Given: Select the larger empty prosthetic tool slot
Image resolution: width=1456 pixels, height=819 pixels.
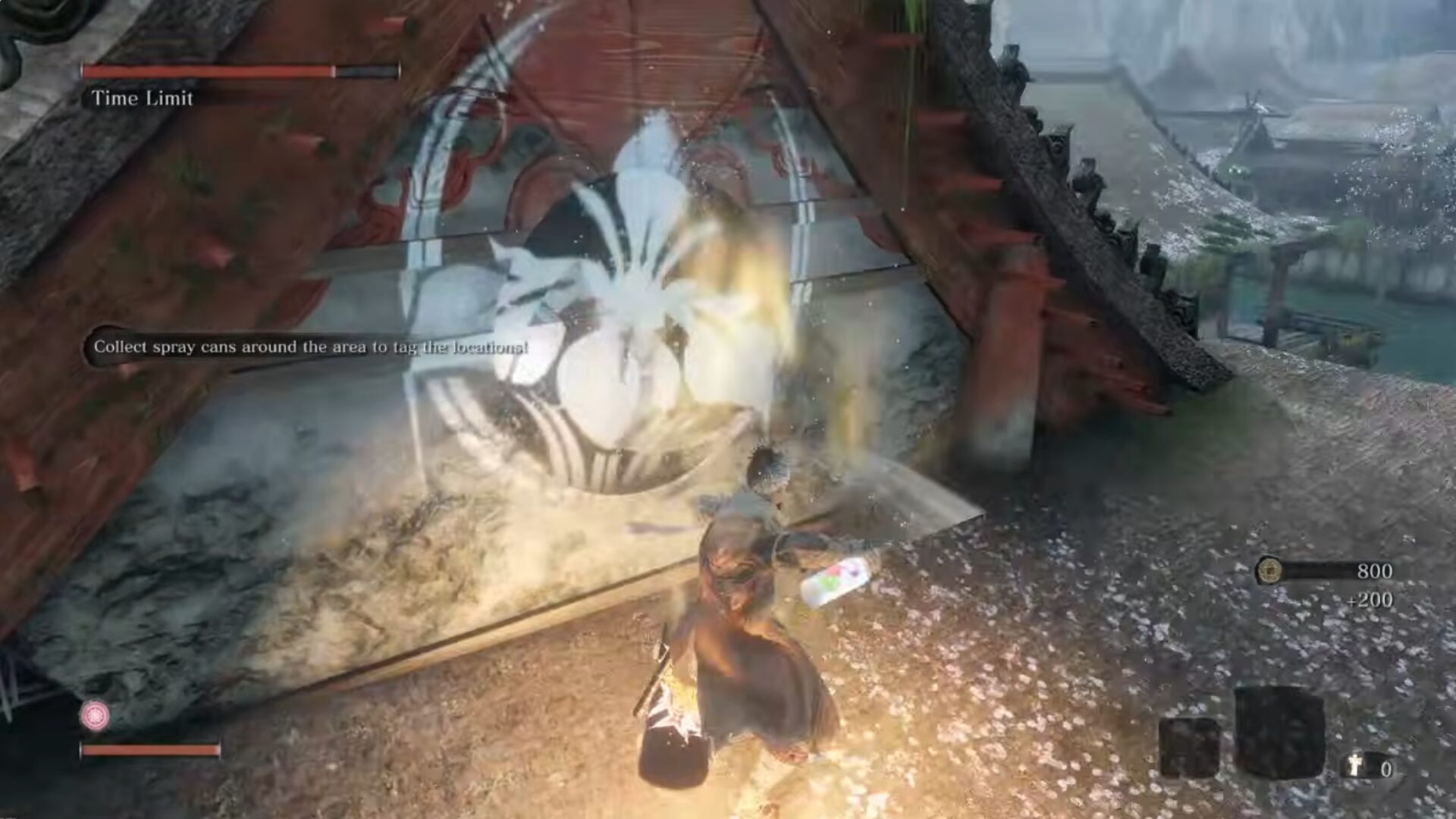Looking at the screenshot, I should click(x=1279, y=732).
